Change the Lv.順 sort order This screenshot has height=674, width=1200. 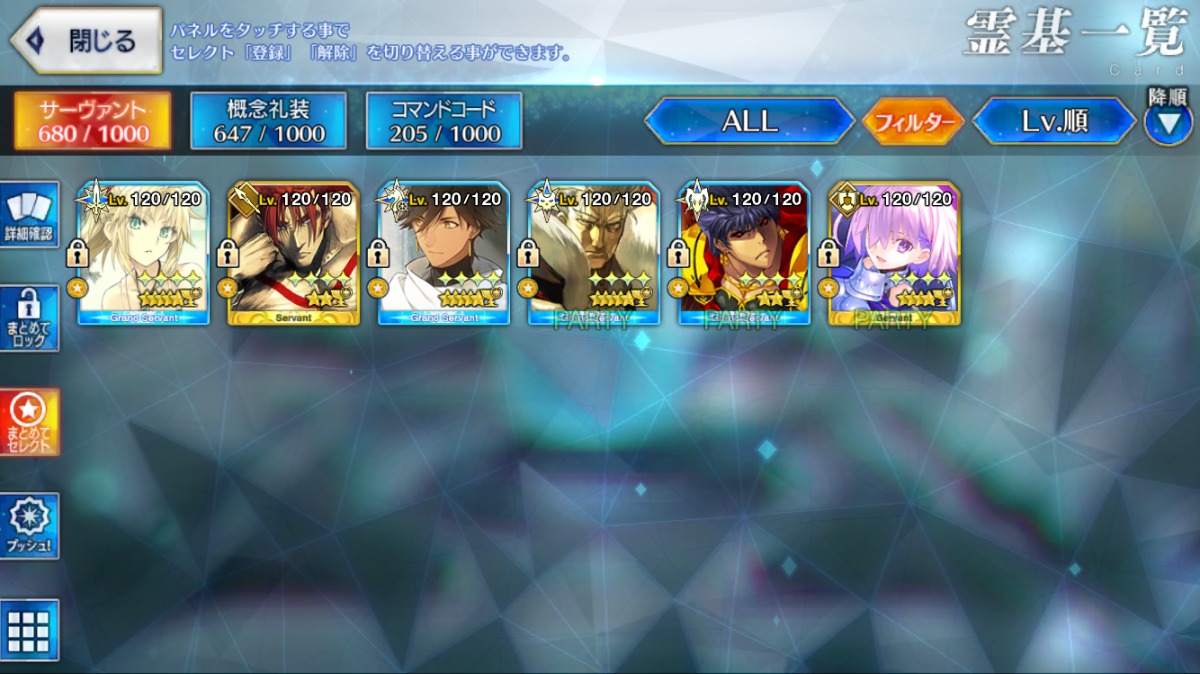point(1053,122)
